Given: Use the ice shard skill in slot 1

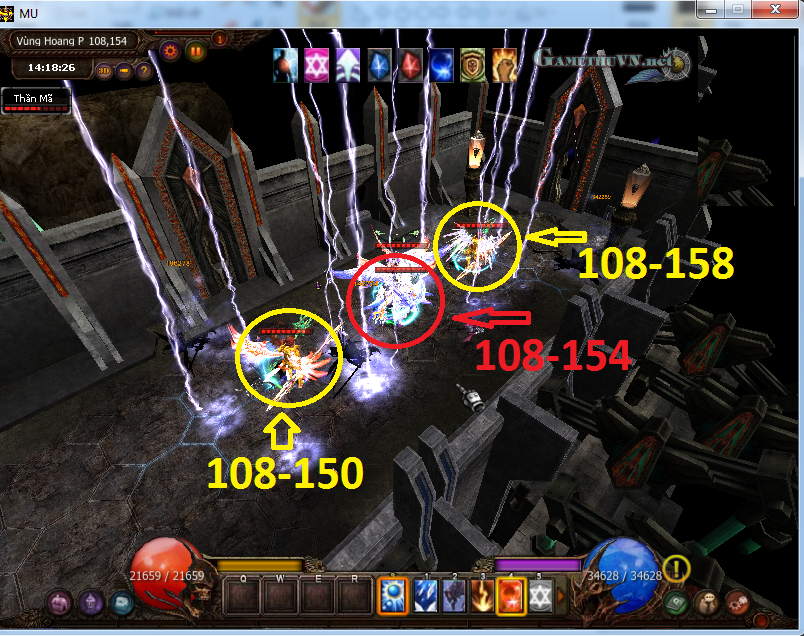Looking at the screenshot, I should 427,596.
